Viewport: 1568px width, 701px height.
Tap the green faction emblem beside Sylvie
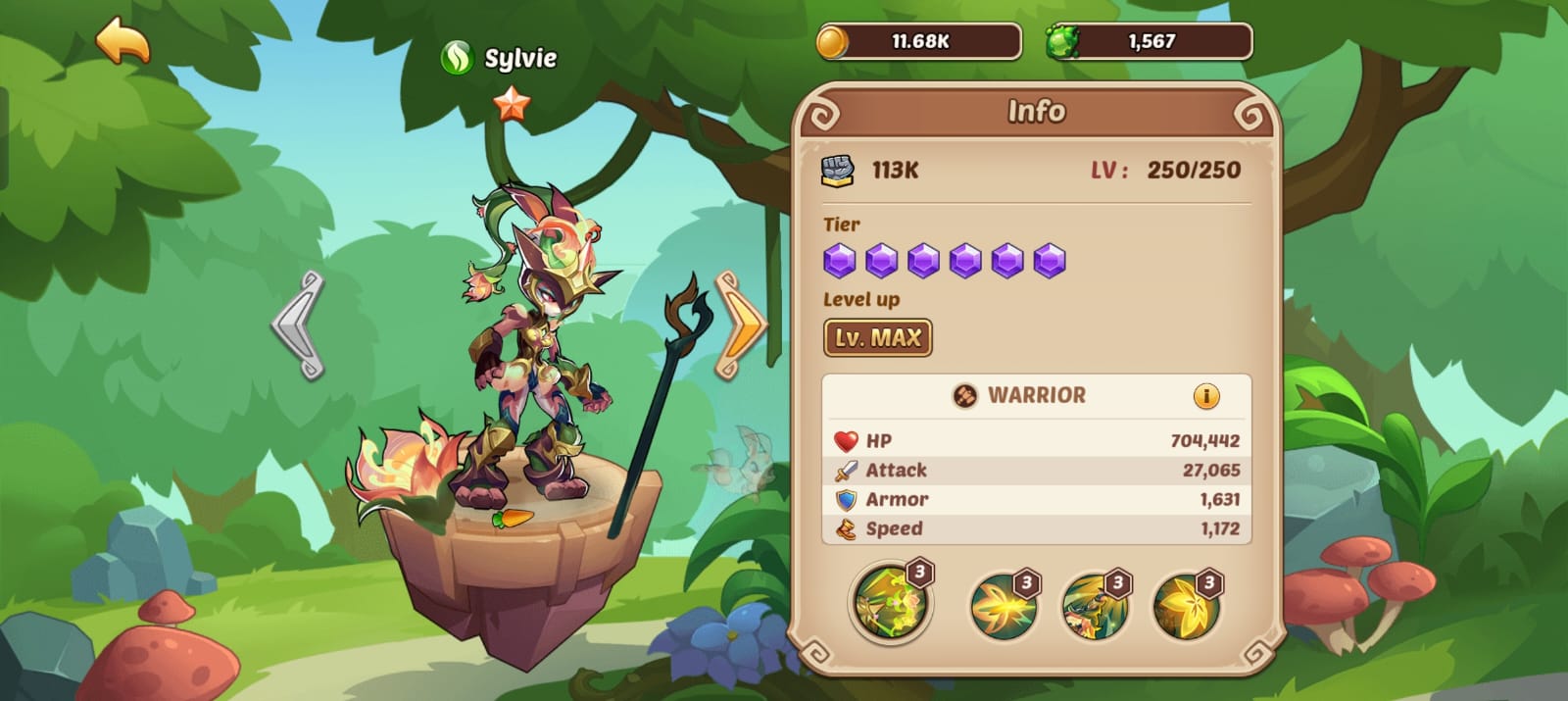457,58
